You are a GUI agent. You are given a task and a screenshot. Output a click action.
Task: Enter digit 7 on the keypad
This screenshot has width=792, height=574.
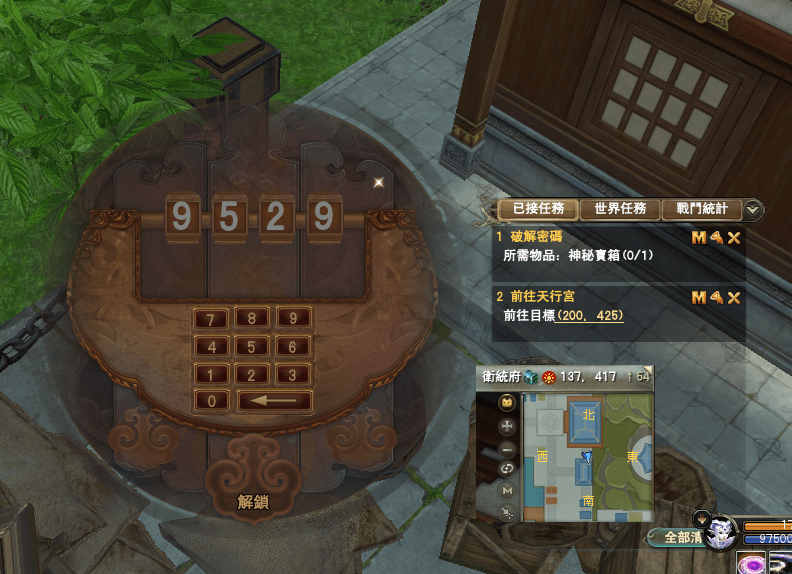pyautogui.click(x=211, y=320)
